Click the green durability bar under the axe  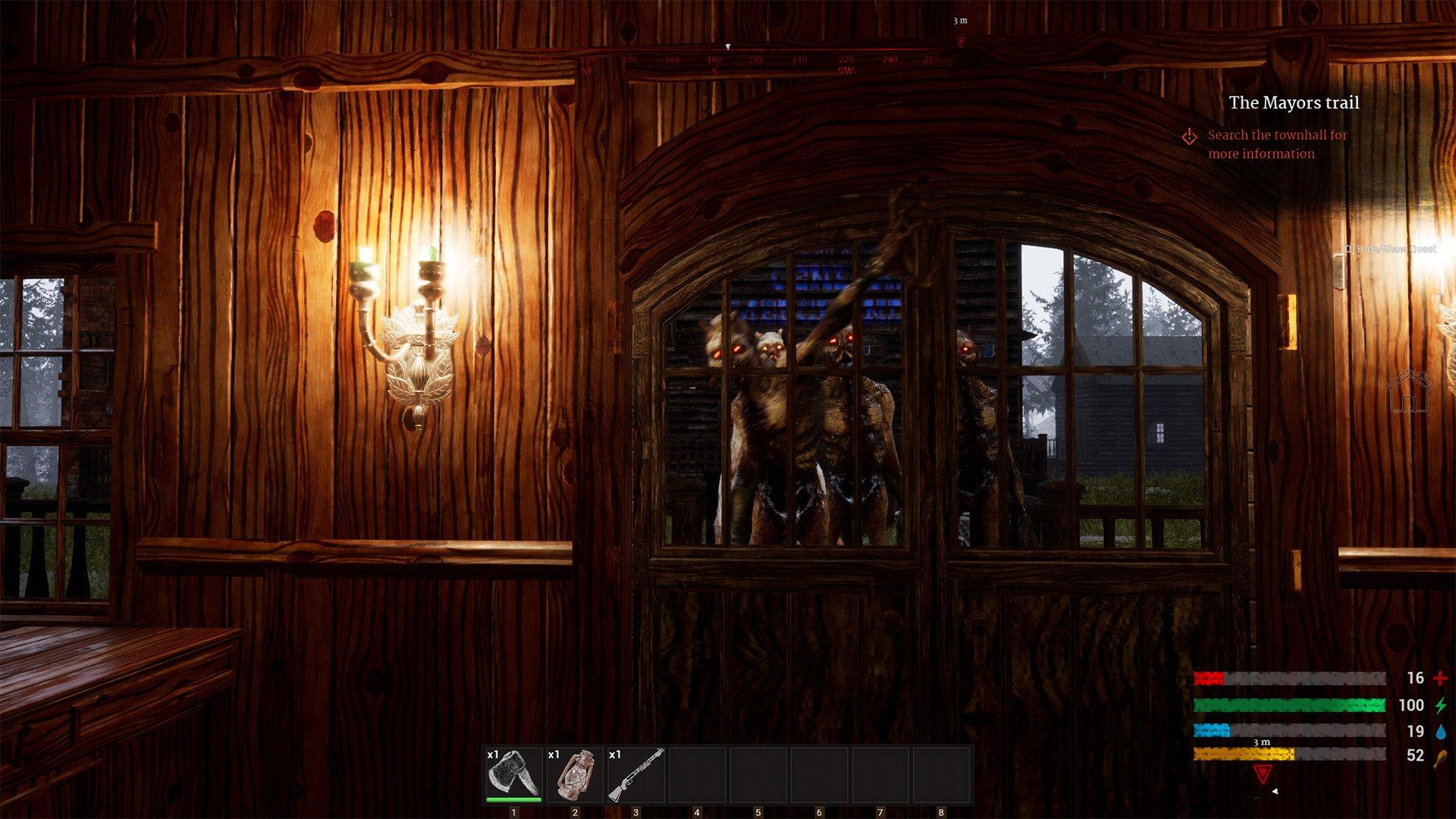coord(513,799)
